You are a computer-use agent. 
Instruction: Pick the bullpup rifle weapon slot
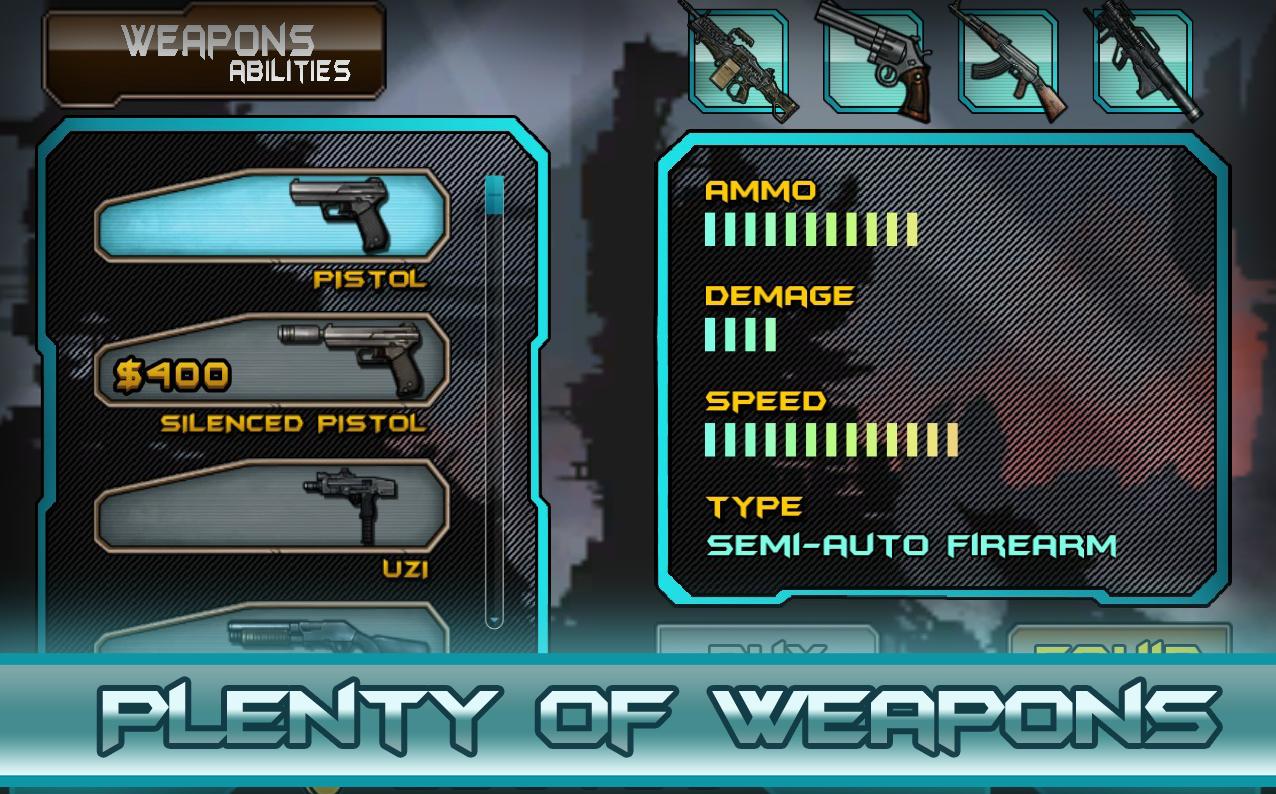coord(1143,61)
